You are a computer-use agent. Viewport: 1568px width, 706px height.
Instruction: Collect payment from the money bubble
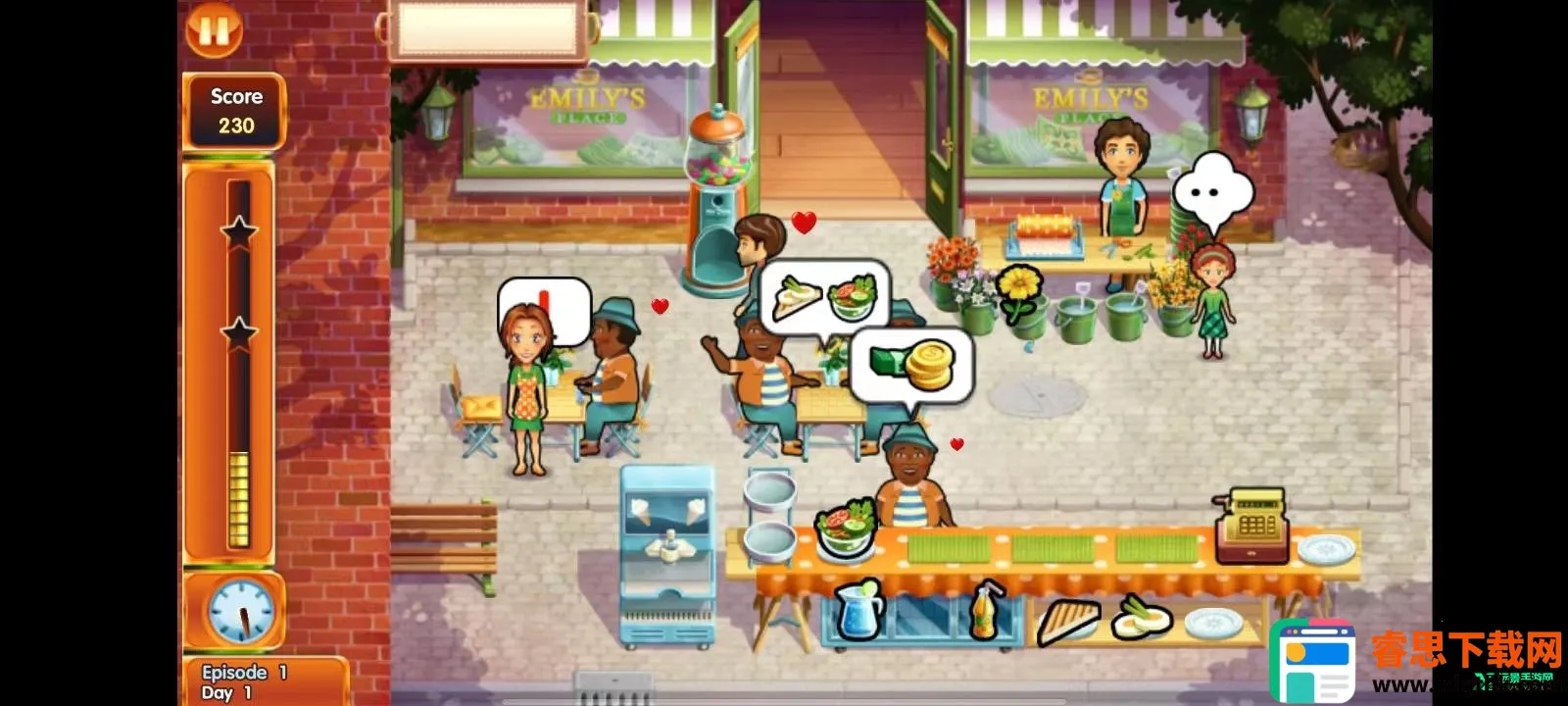(911, 366)
